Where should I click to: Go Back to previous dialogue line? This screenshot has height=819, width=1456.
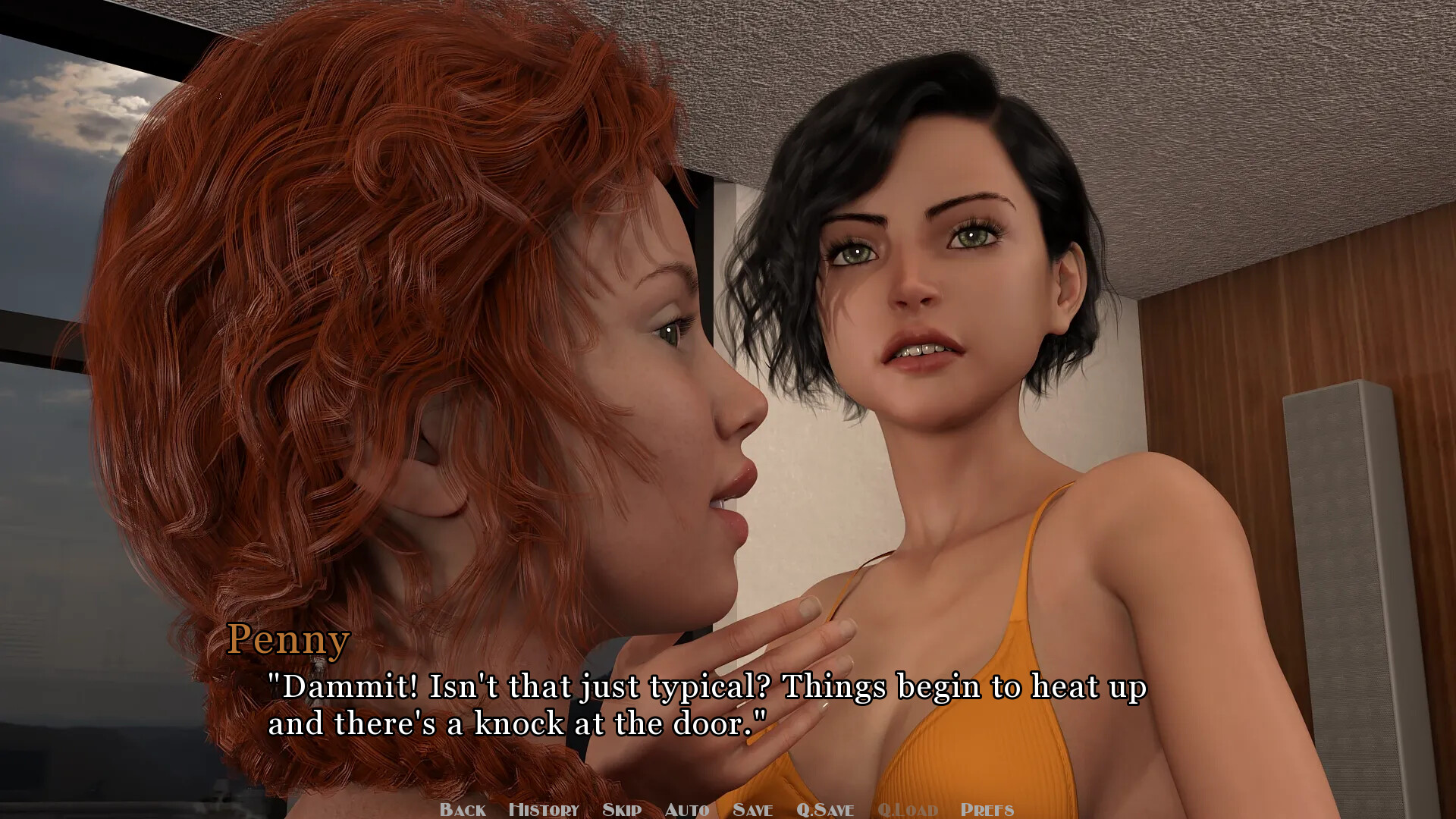[x=463, y=809]
